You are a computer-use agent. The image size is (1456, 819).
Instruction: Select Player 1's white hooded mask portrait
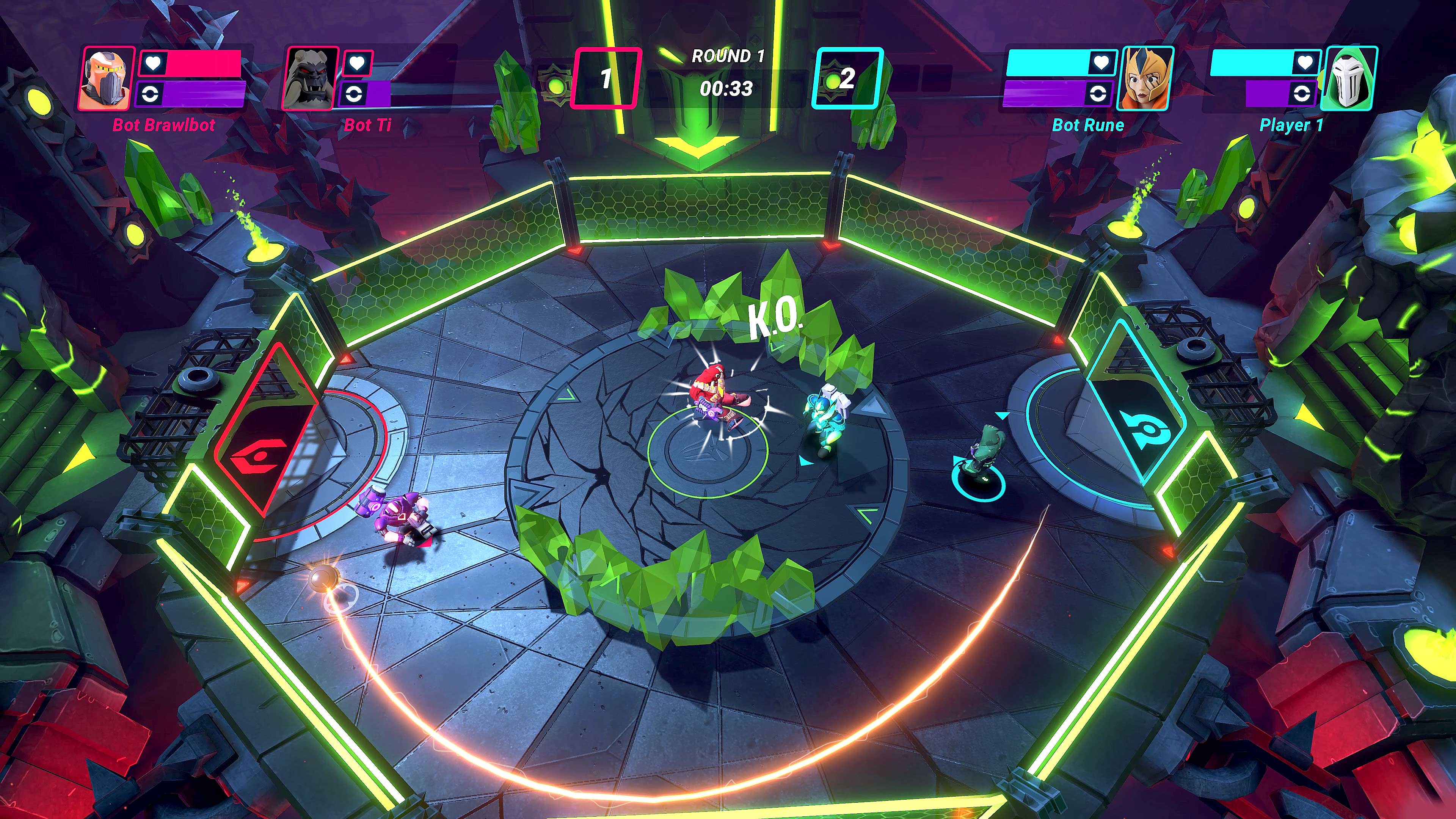(1349, 78)
